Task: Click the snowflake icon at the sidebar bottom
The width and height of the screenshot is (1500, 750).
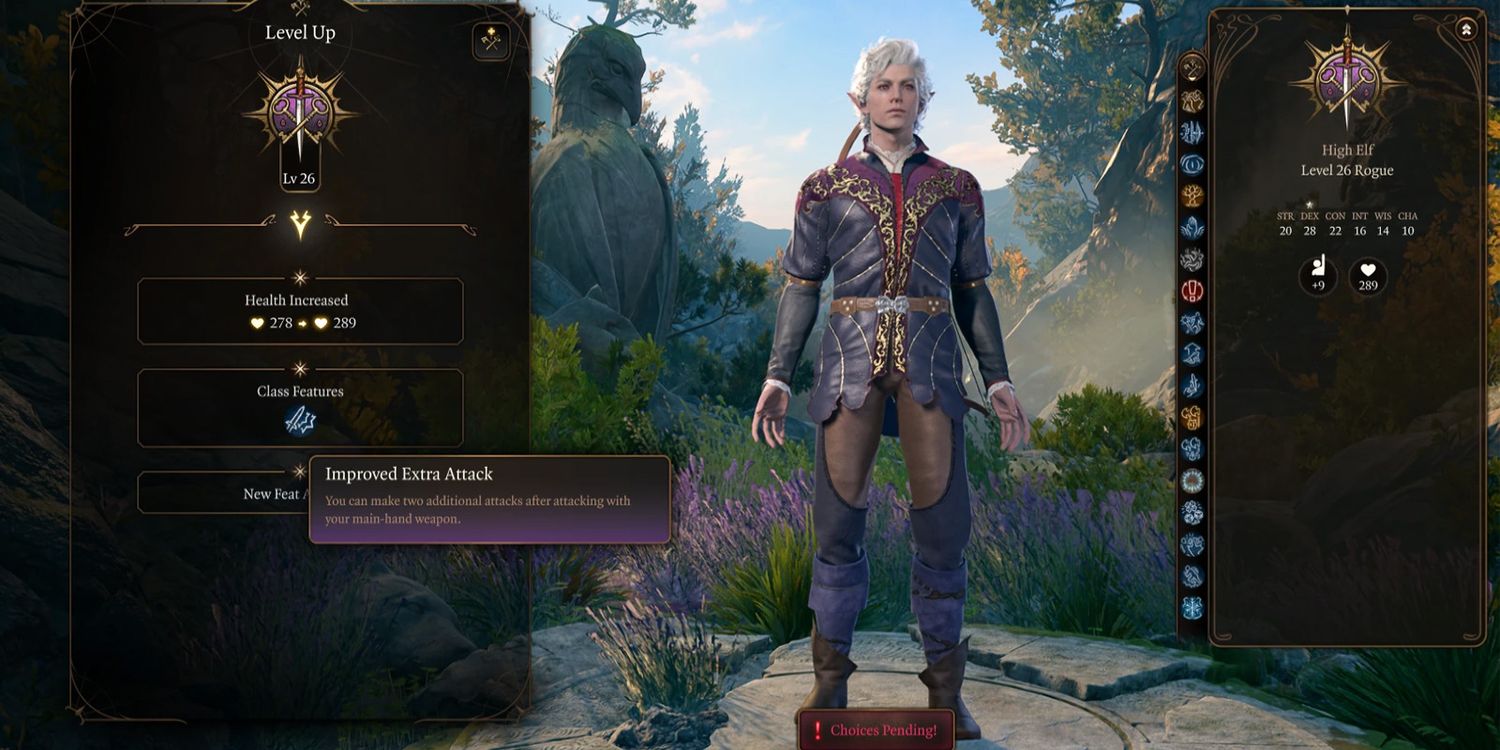Action: tap(1192, 607)
